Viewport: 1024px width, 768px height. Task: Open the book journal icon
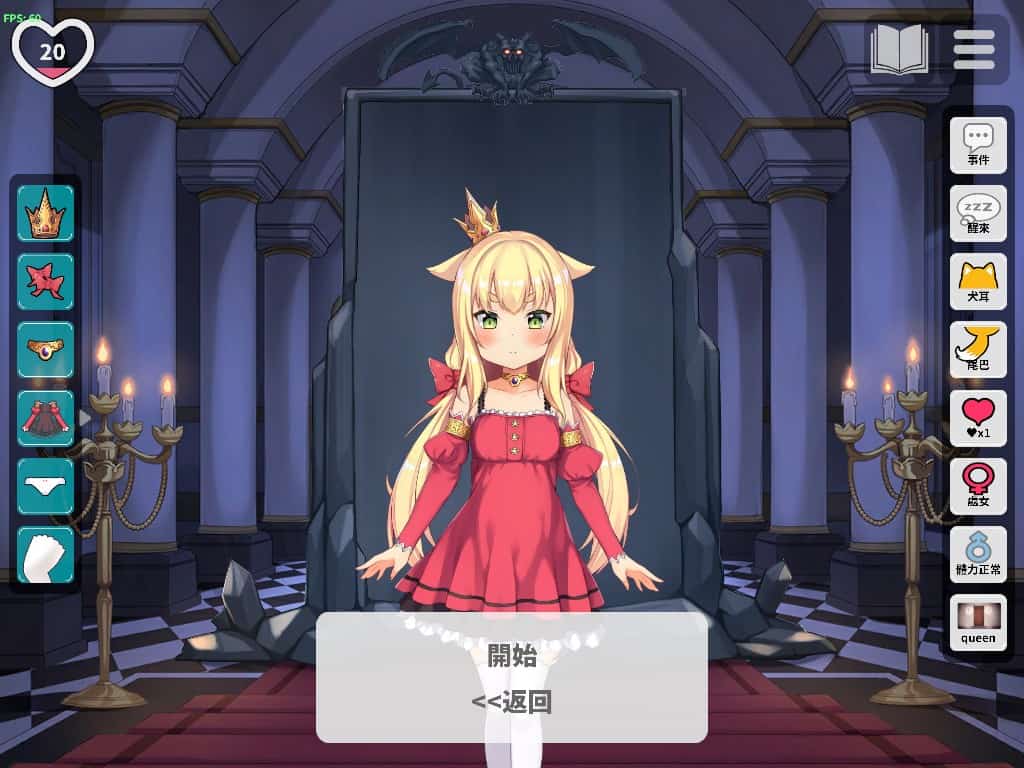pos(898,49)
